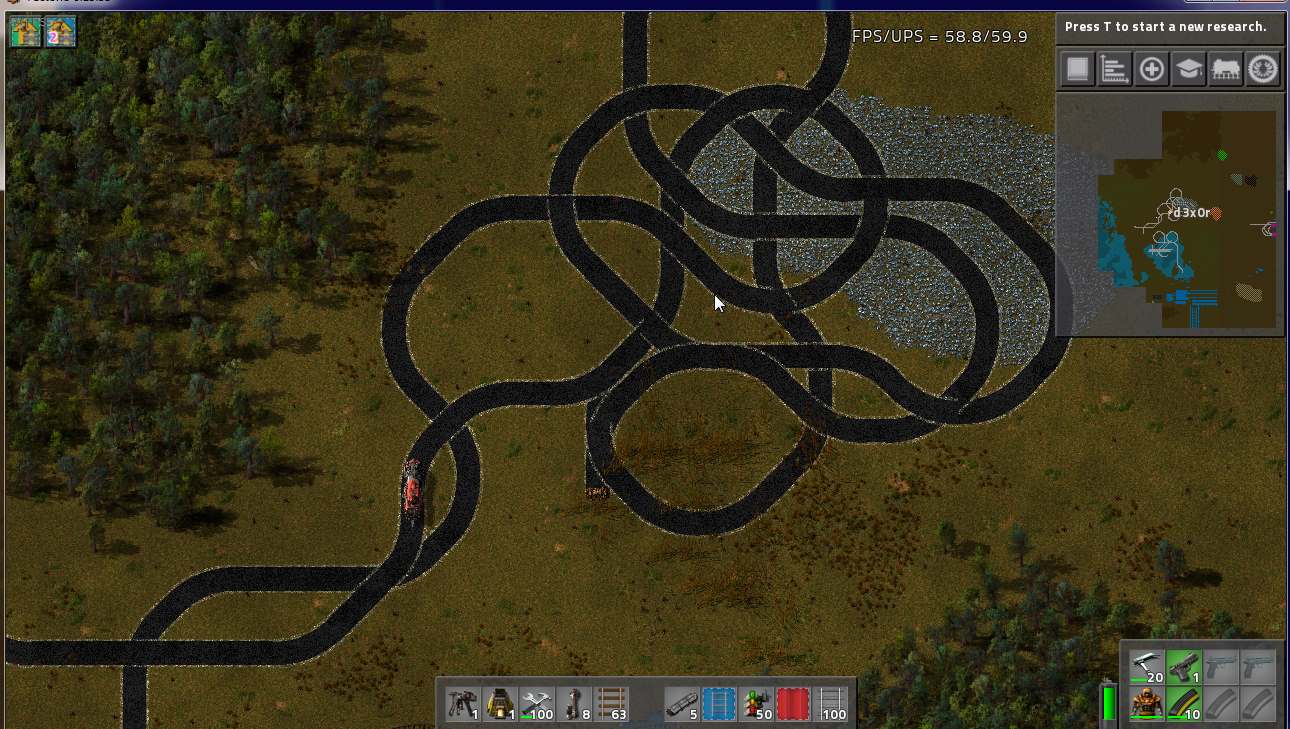Select the yellow locomotive hotbar slot

click(x=500, y=705)
